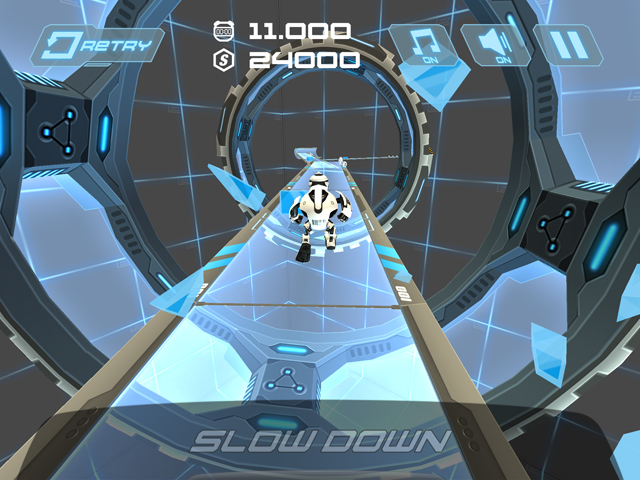The height and width of the screenshot is (480, 640).
Task: Tap the Slow Down control
Action: coord(320,441)
